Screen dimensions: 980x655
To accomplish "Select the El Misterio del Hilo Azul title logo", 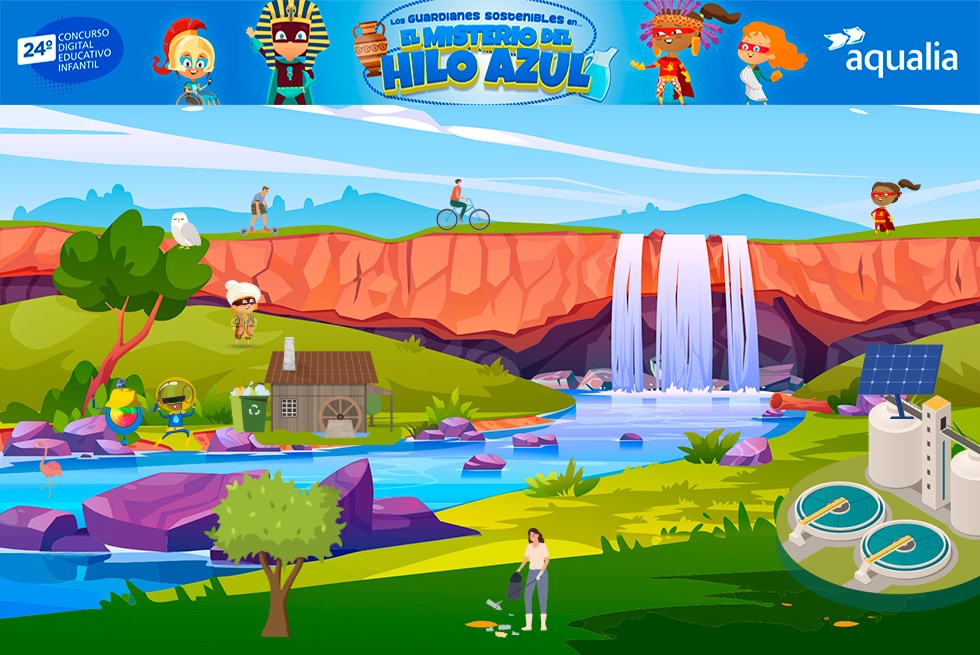I will coord(487,58).
